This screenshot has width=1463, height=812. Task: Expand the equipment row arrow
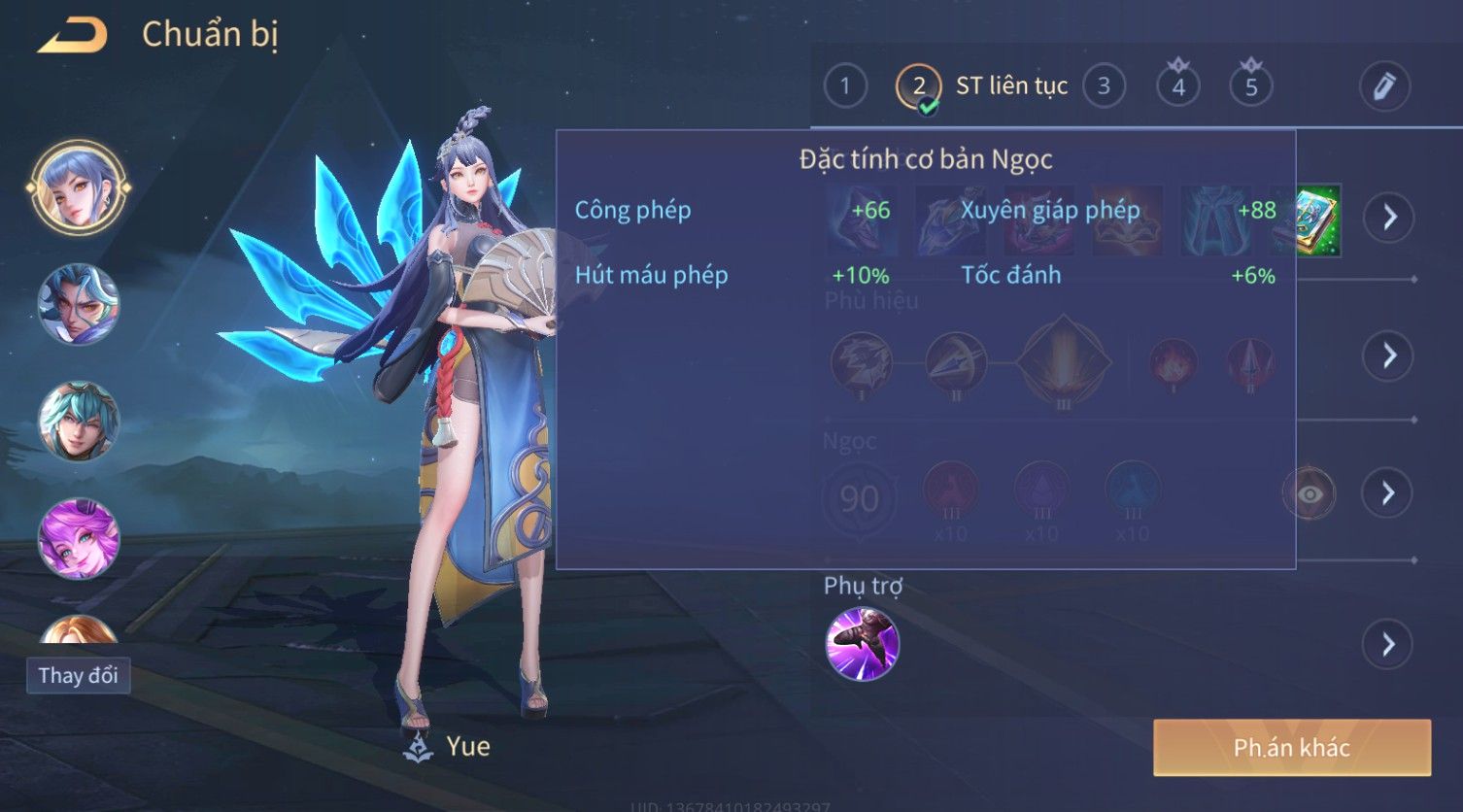point(1389,217)
